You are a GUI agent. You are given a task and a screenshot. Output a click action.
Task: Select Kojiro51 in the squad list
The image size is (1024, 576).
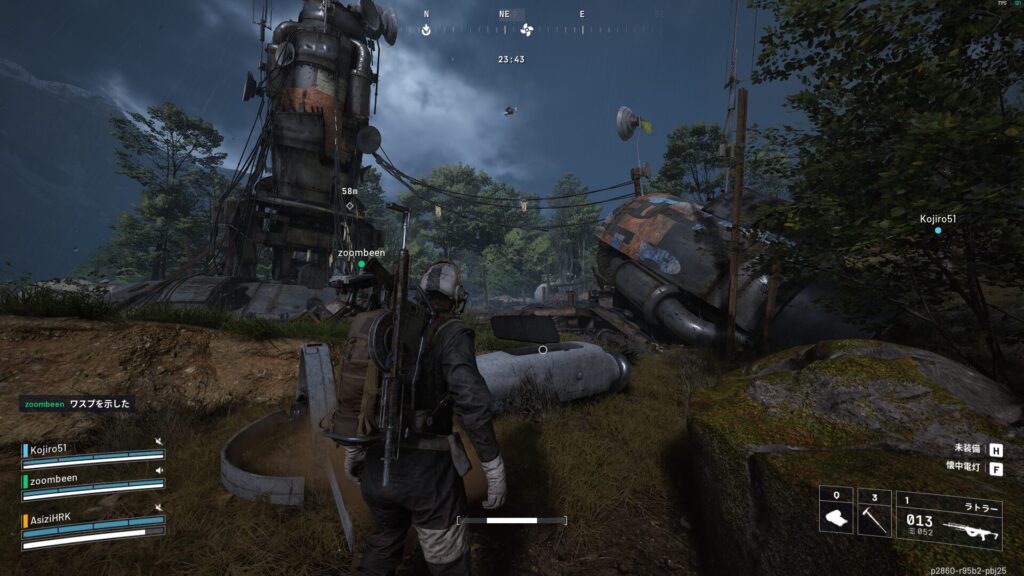[x=48, y=449]
